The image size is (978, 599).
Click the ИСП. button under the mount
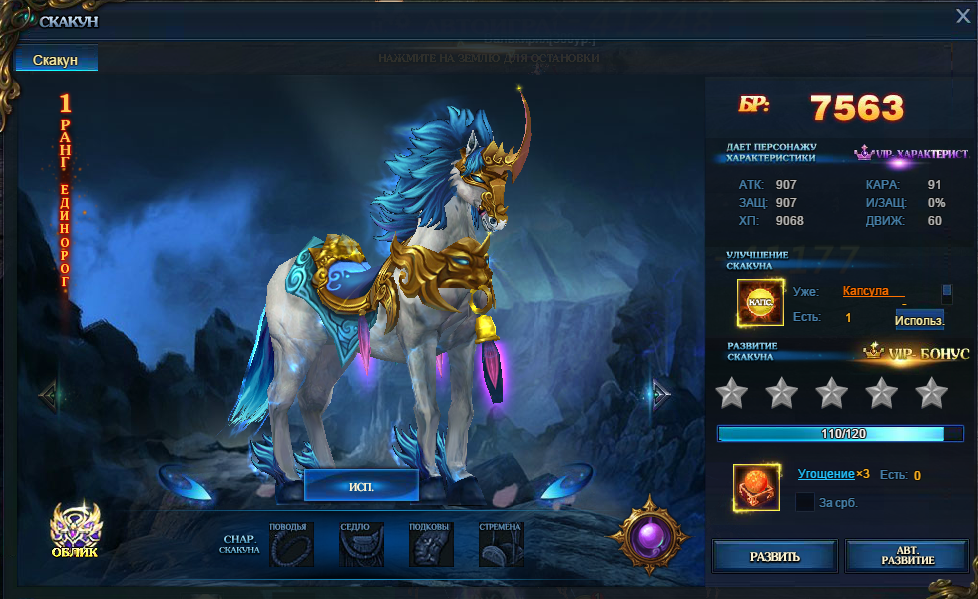pos(361,486)
